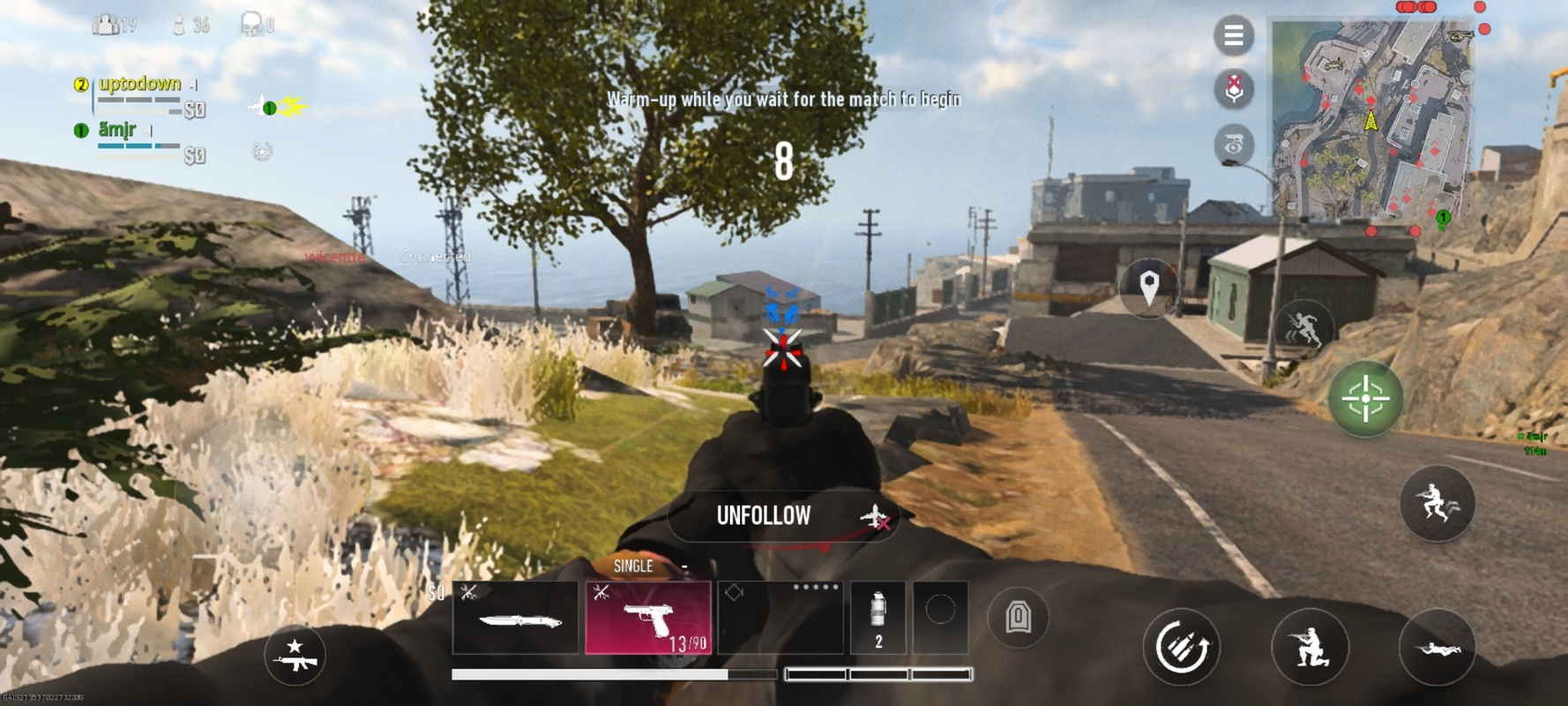
Task: Fire using the green crosshair shoot button
Action: [1365, 399]
